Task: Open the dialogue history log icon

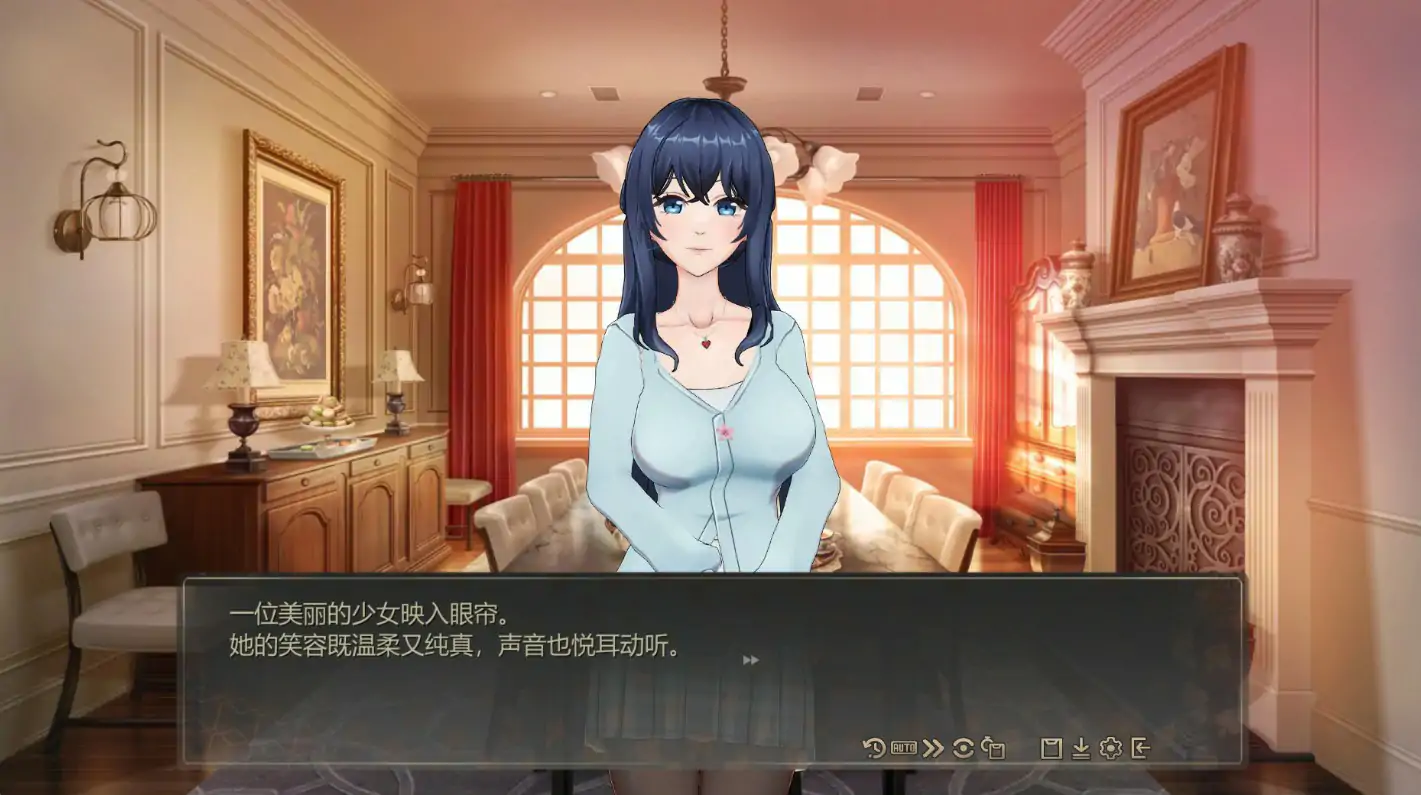Action: (x=874, y=748)
